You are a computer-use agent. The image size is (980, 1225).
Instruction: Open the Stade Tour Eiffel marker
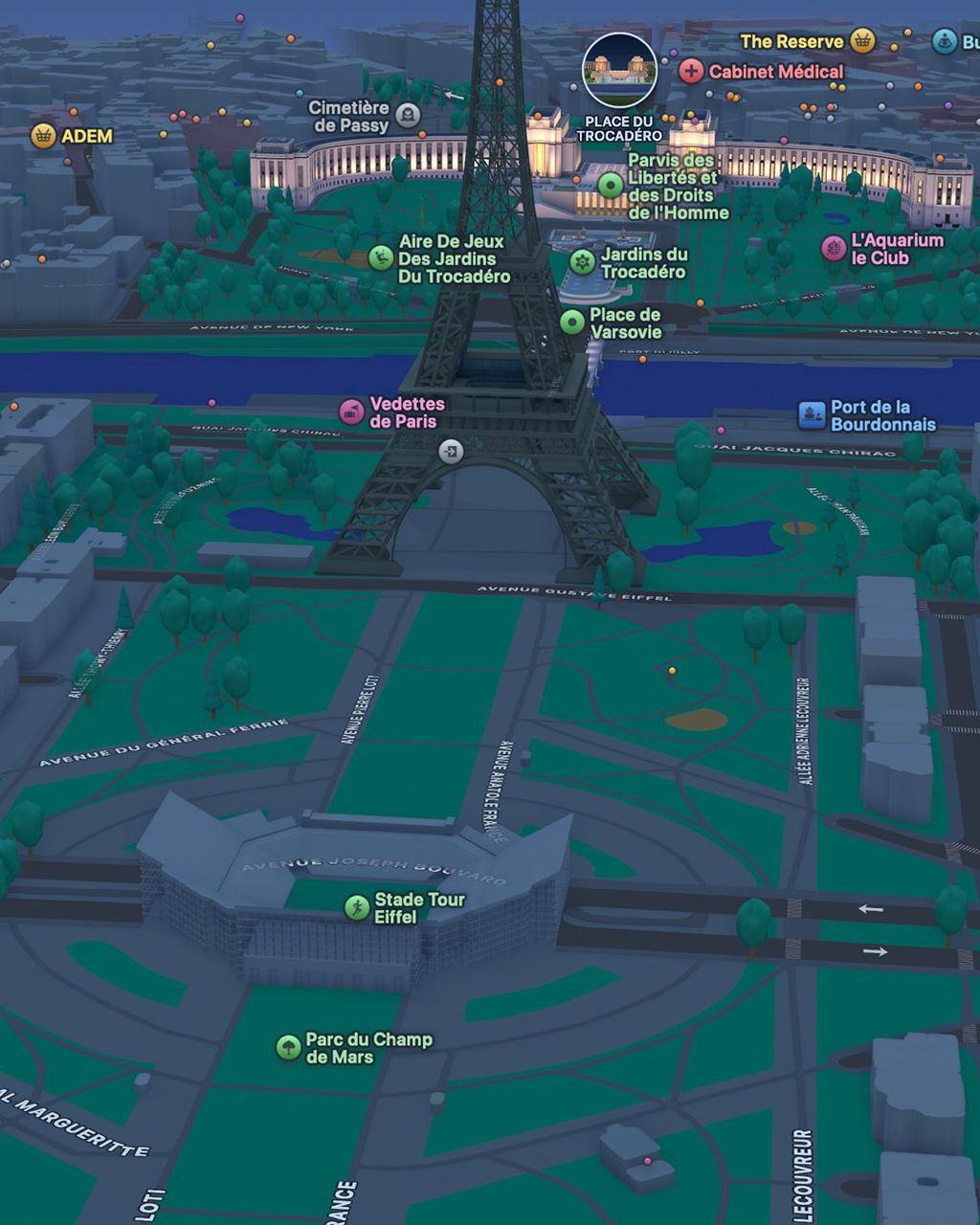tap(357, 907)
